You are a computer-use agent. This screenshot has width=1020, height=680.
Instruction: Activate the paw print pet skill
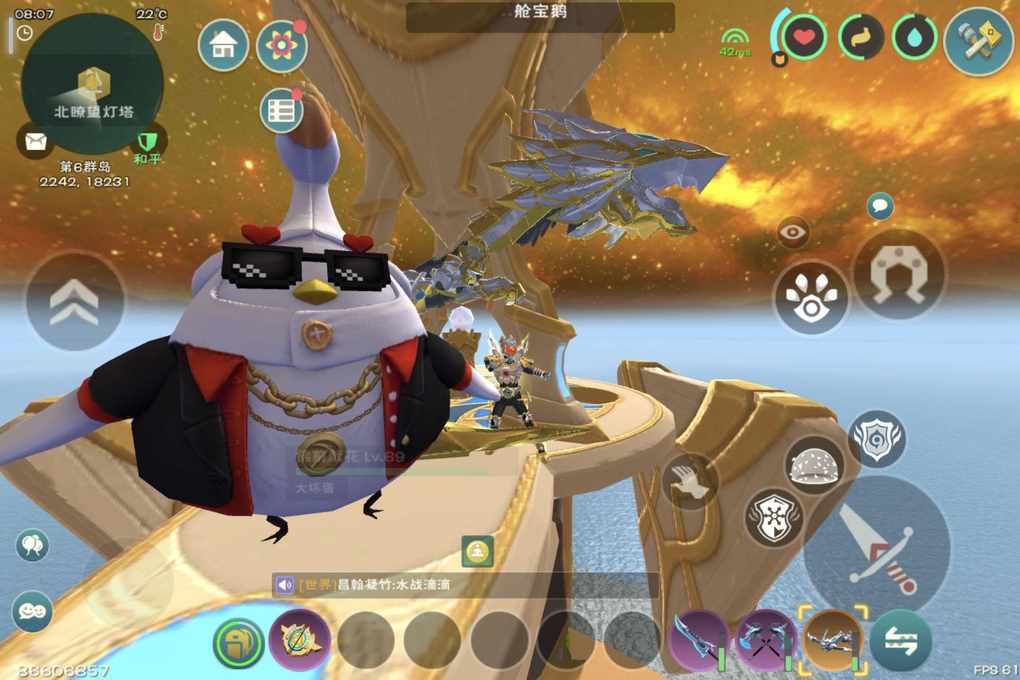tap(811, 298)
